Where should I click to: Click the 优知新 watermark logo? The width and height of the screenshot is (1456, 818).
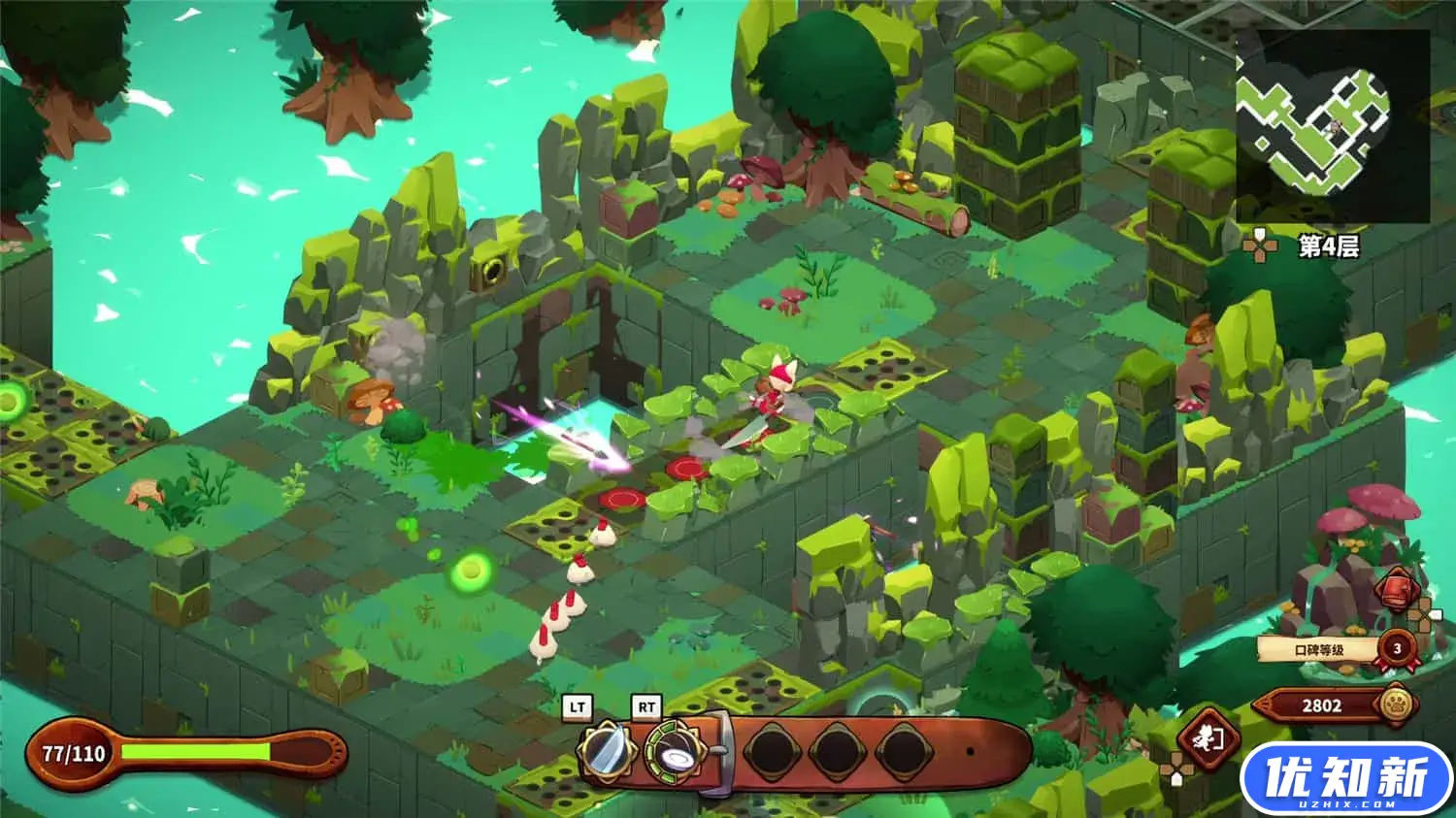tap(1345, 779)
